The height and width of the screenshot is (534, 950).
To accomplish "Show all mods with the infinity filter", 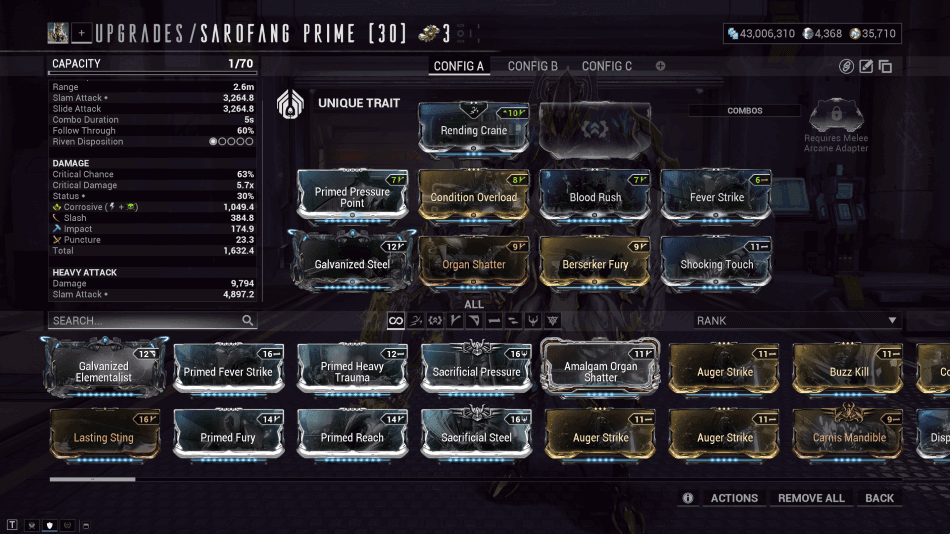I will [396, 321].
